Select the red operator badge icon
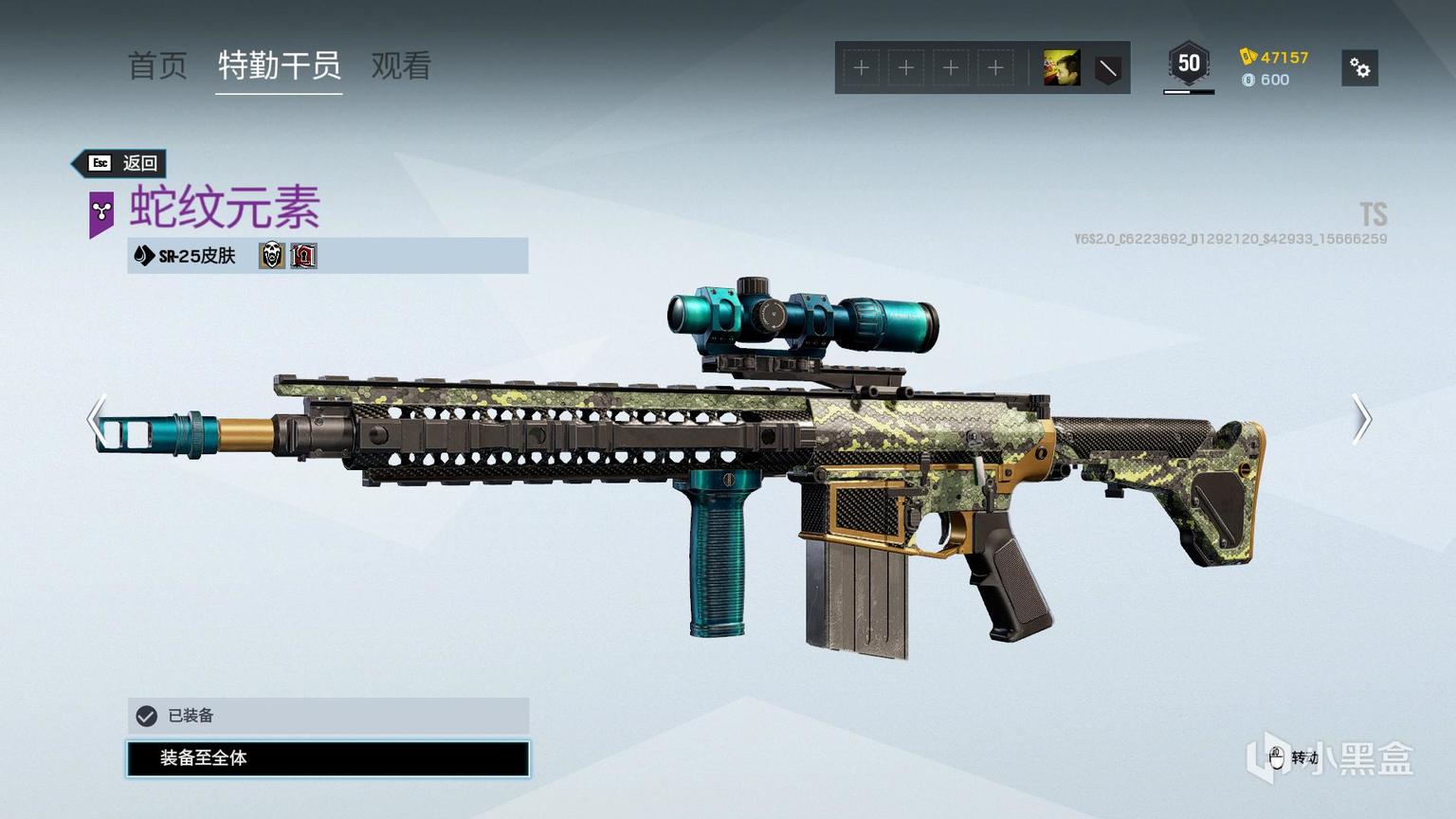This screenshot has width=1456, height=819. (303, 255)
